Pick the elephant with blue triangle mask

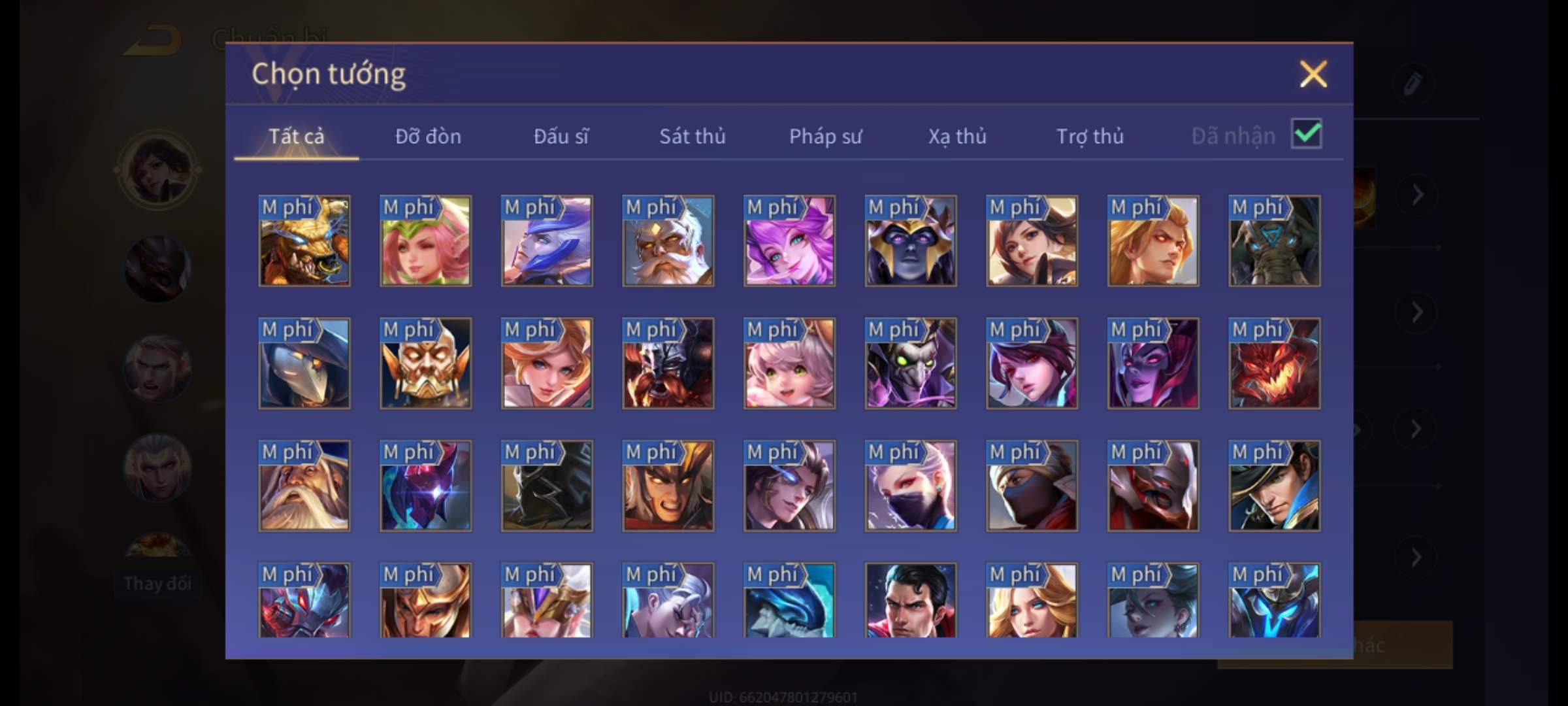(x=1274, y=241)
